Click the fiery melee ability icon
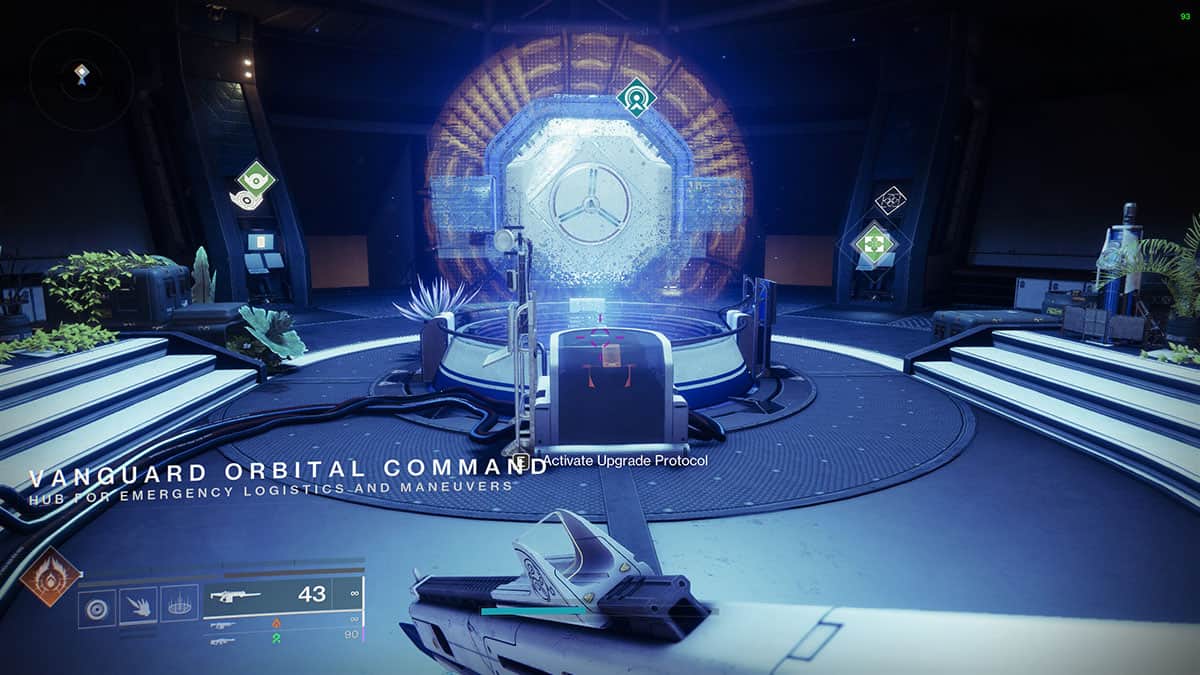 coord(138,605)
